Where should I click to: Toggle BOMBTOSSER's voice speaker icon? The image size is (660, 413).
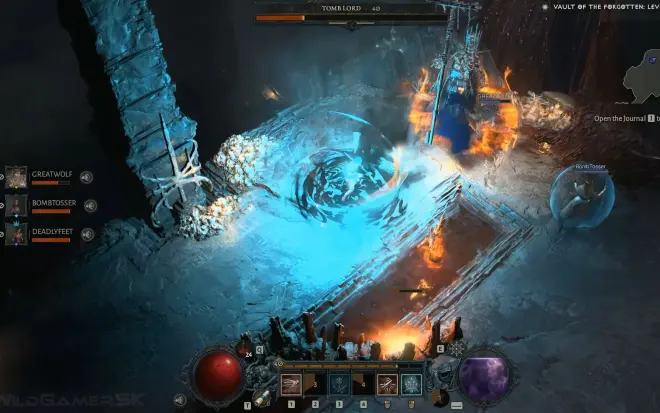[x=90, y=206]
